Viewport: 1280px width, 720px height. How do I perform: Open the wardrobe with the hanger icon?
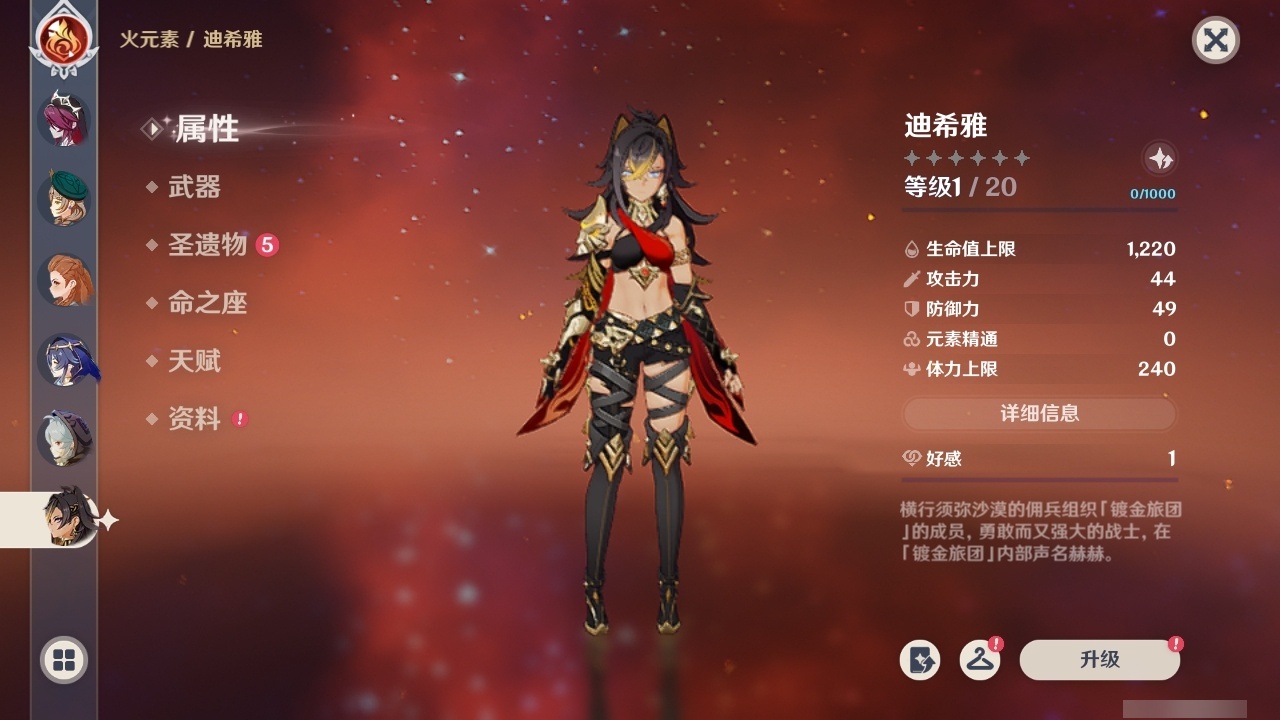tap(978, 660)
